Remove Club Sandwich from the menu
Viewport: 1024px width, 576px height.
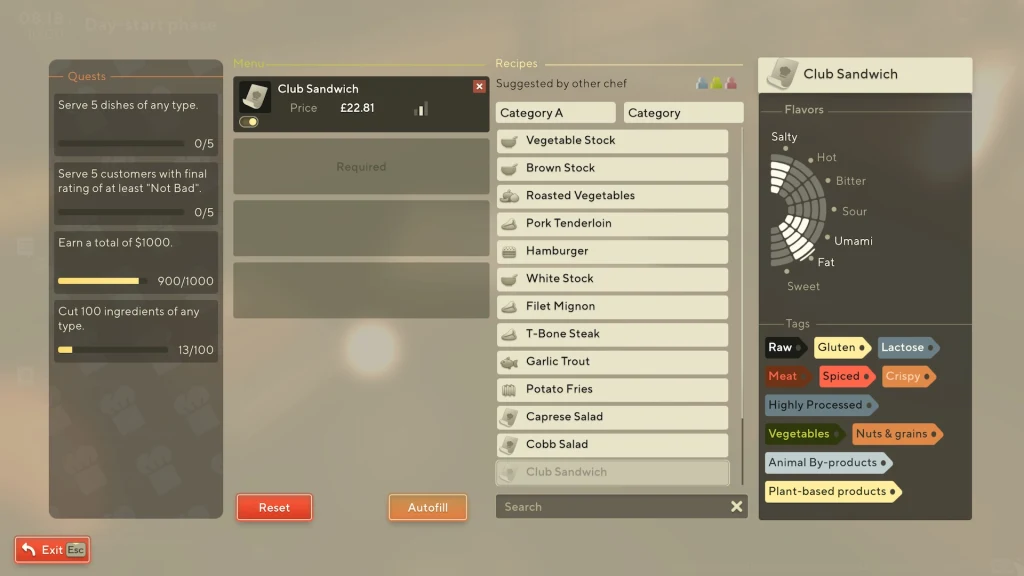click(479, 87)
